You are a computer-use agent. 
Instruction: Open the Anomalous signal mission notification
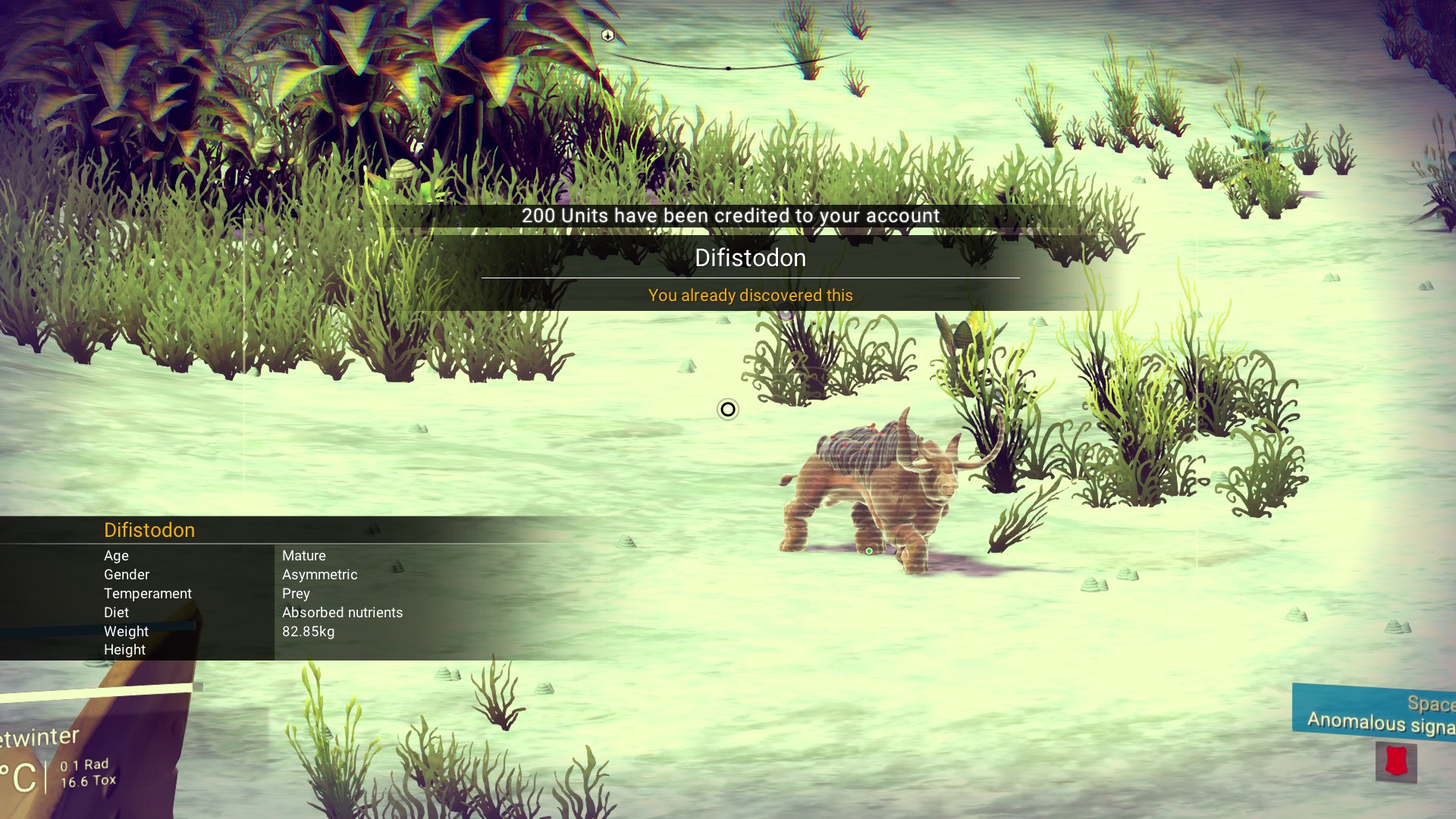tap(1376, 712)
